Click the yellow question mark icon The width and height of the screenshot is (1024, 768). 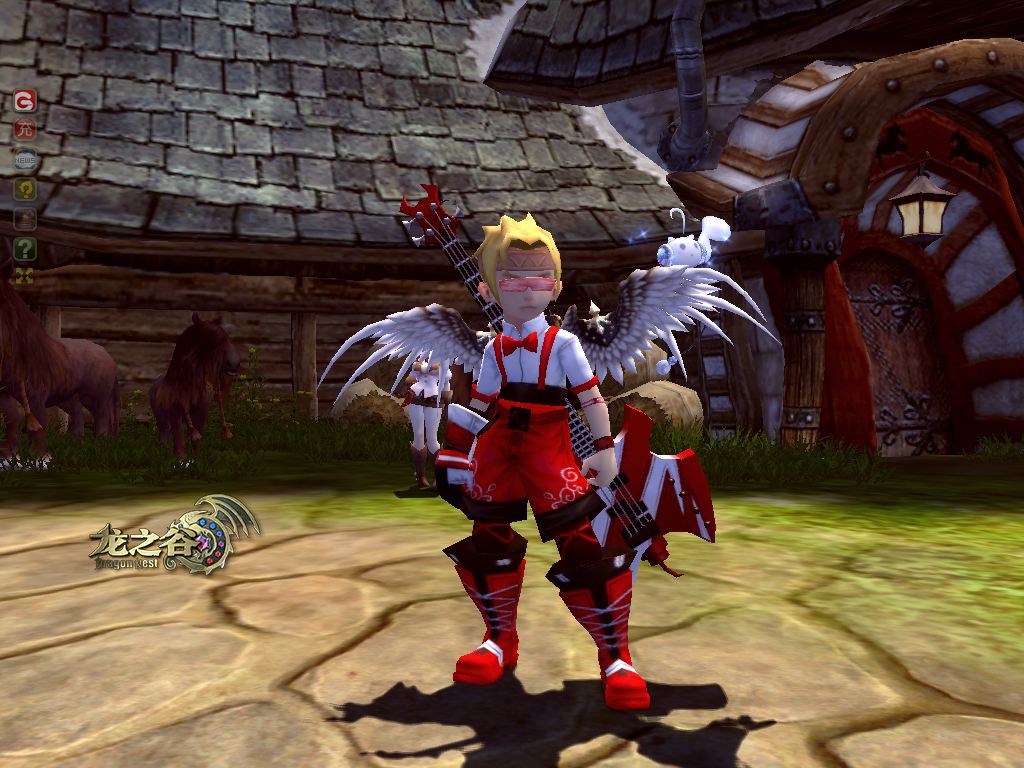(25, 189)
